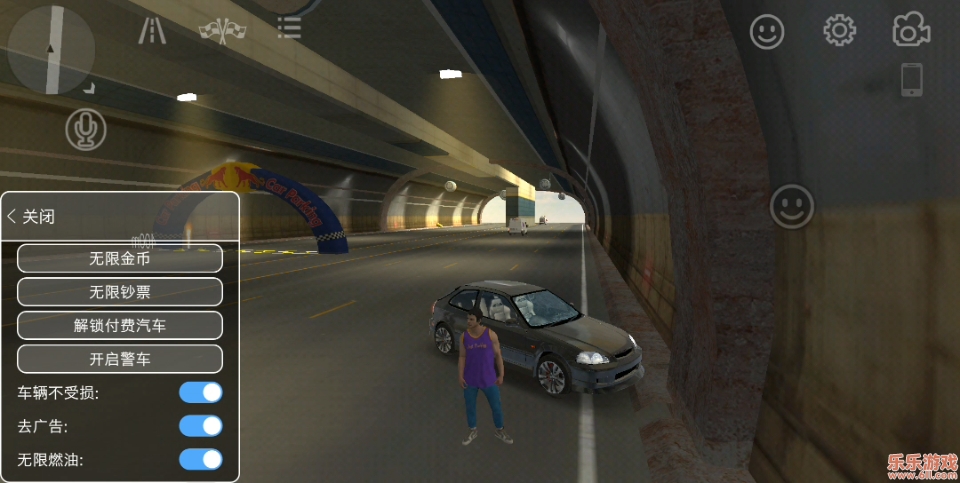Open the circular minimap
Image resolution: width=960 pixels, height=483 pixels.
coord(51,50)
